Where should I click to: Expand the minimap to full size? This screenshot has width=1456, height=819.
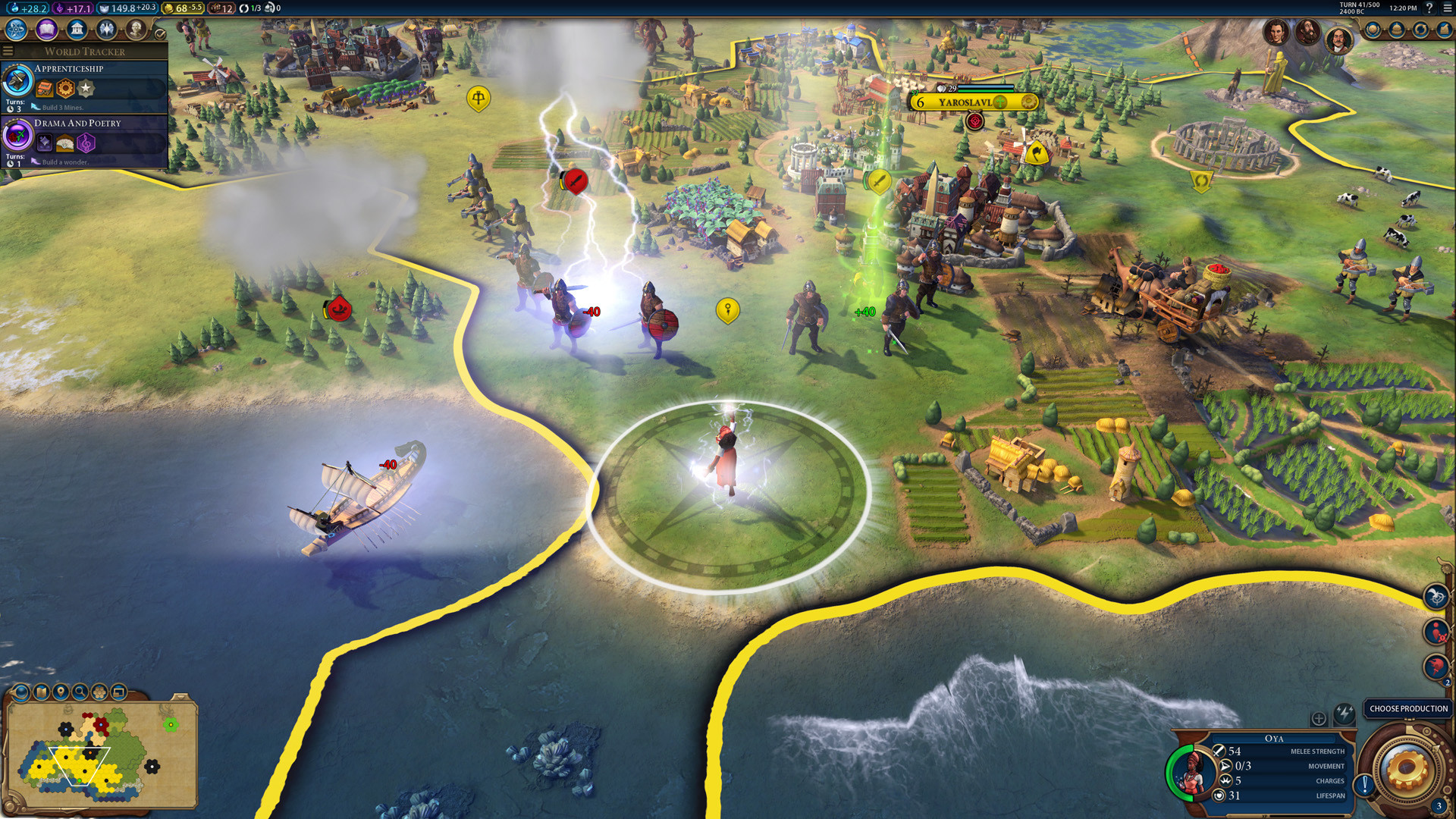pyautogui.click(x=119, y=692)
